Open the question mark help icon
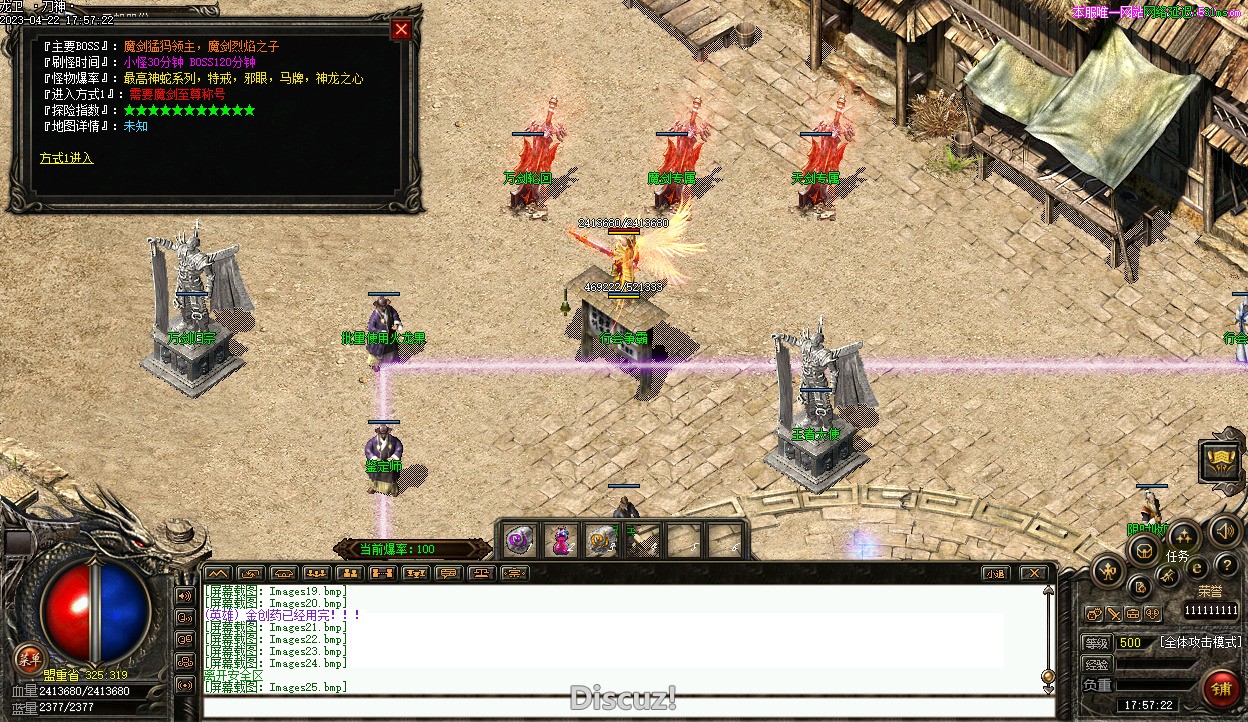 (x=1226, y=567)
